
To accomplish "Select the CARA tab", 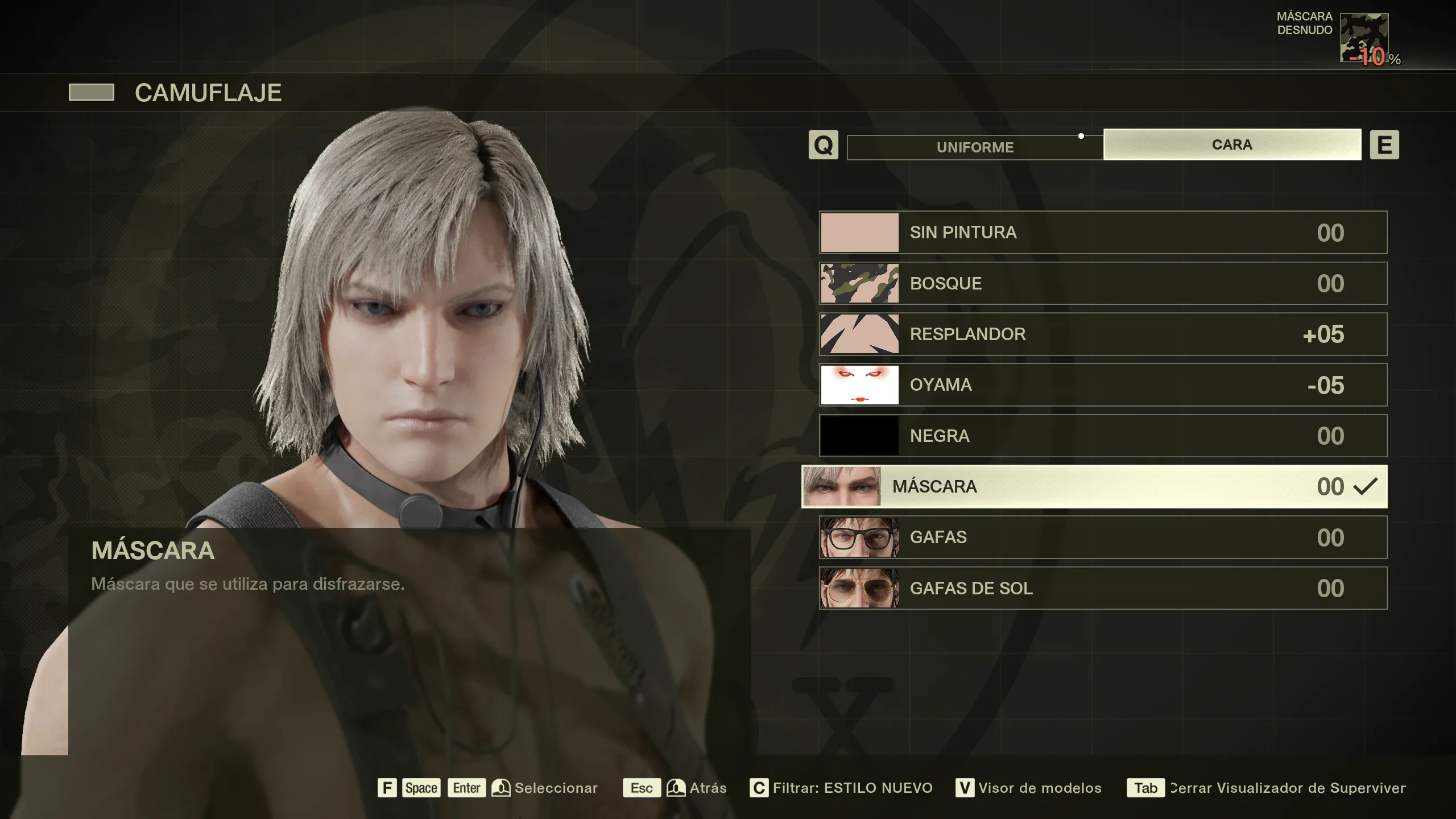I will click(x=1232, y=144).
